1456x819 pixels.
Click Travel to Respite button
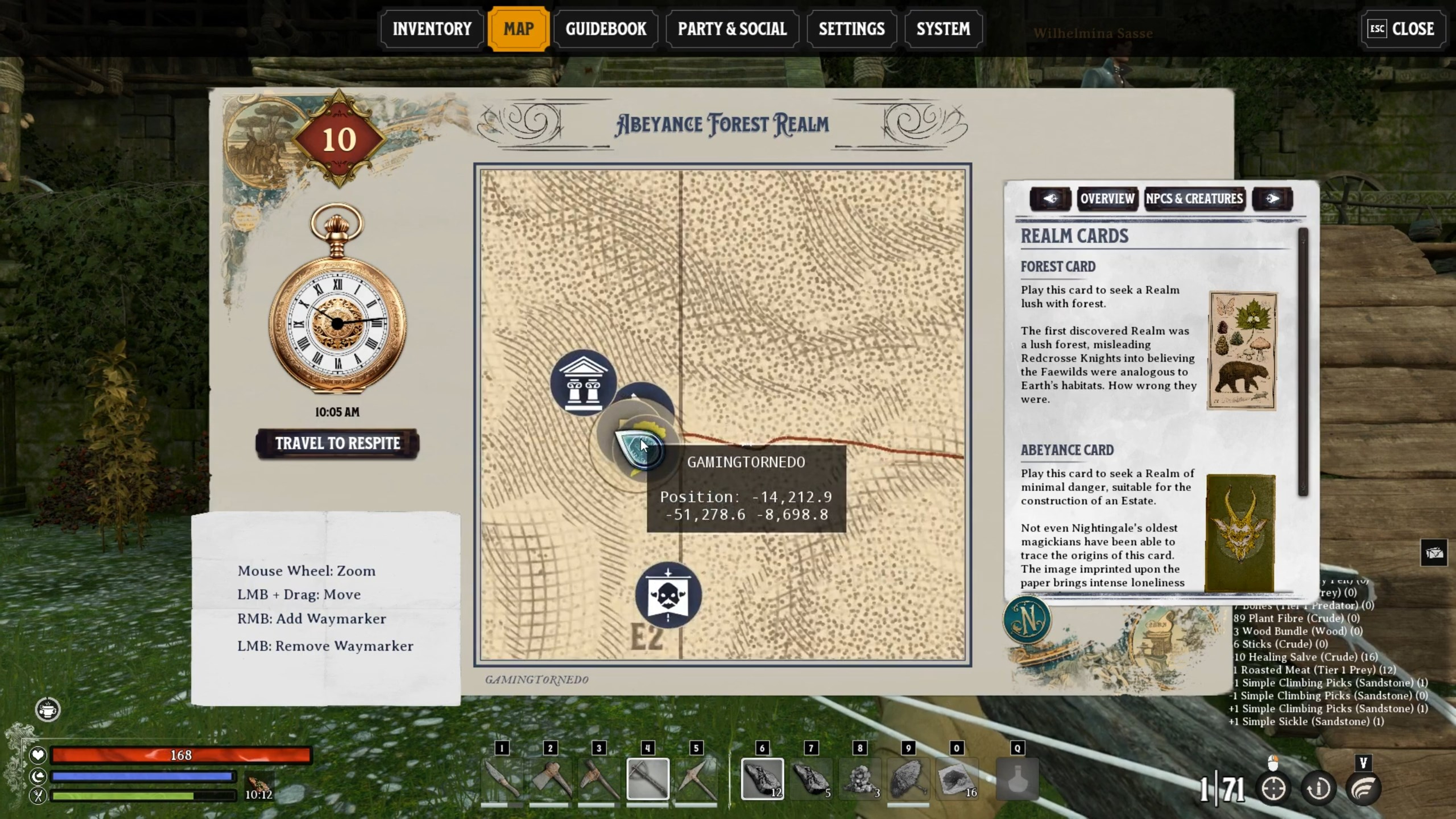point(338,443)
